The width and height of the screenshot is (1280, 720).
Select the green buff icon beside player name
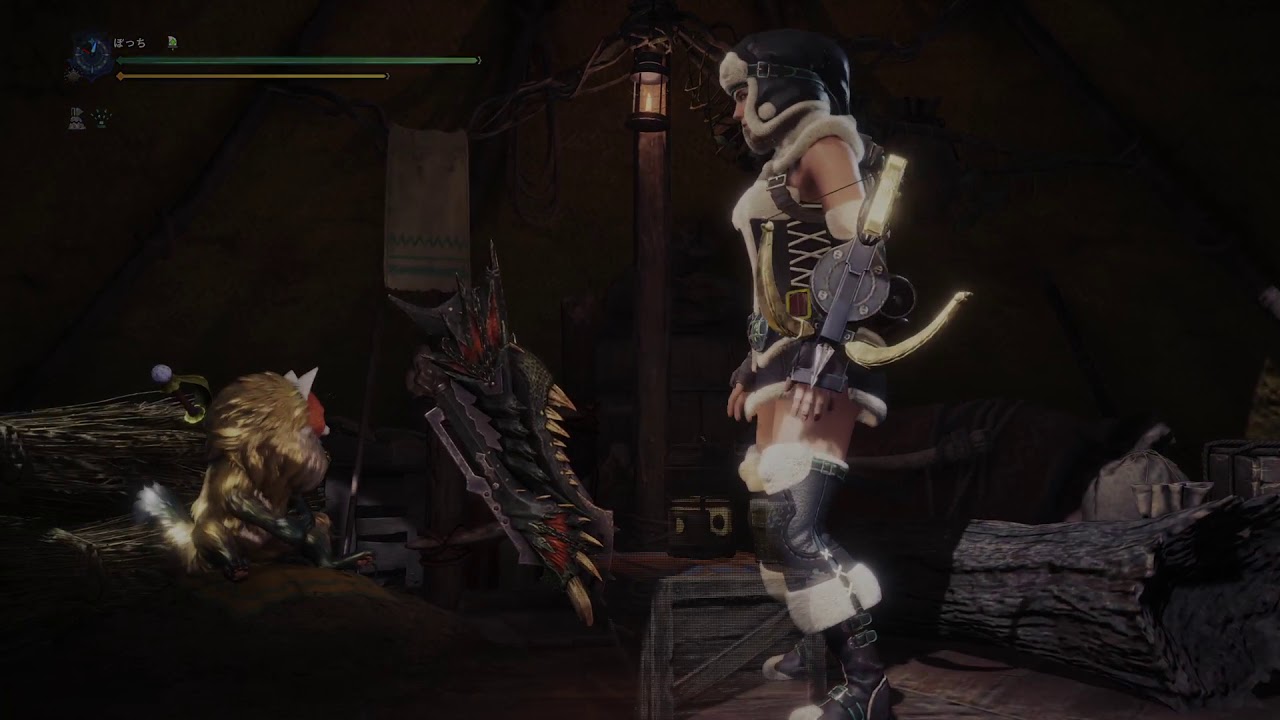(172, 42)
